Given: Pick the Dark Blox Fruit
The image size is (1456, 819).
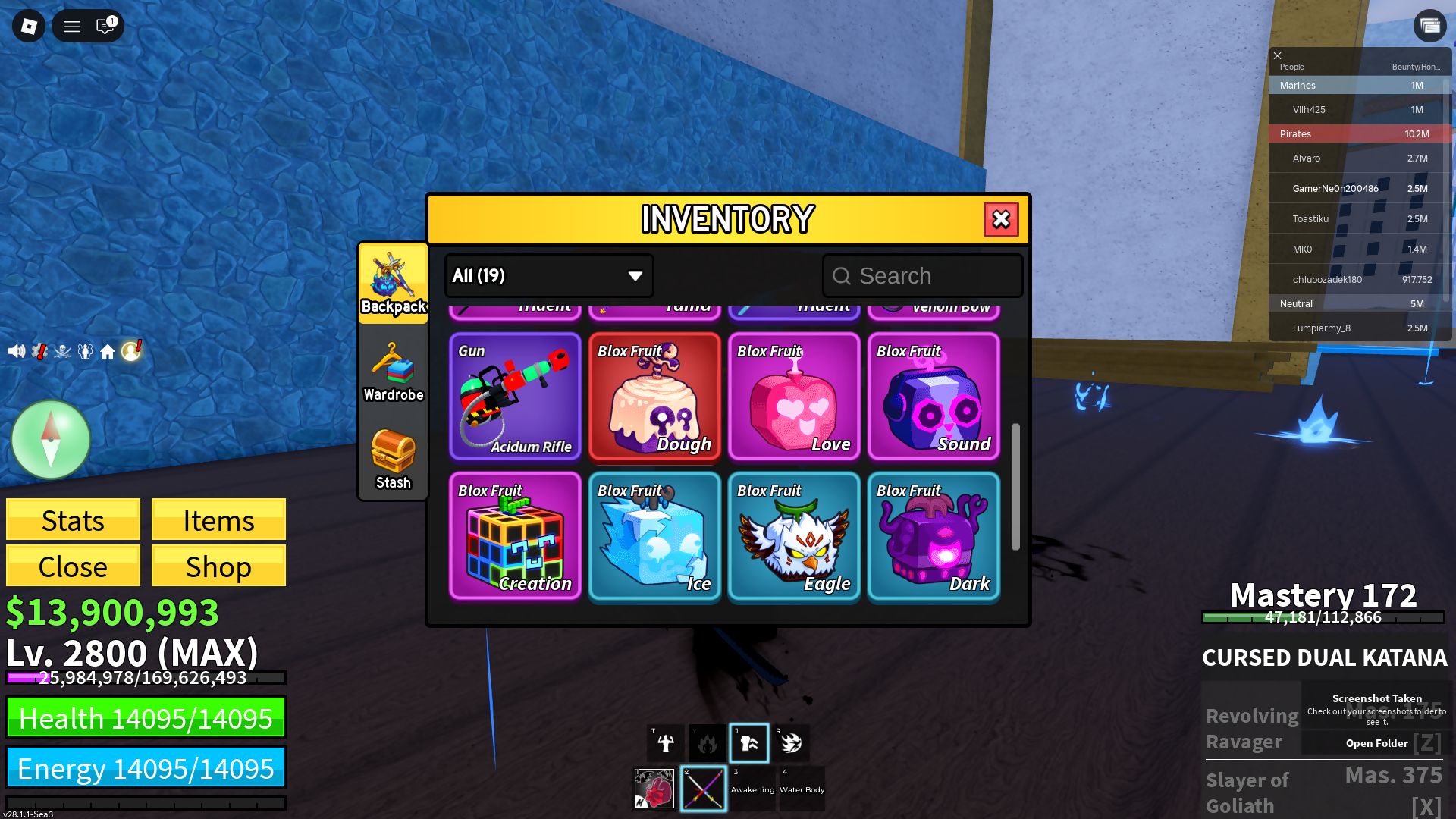Looking at the screenshot, I should [934, 535].
